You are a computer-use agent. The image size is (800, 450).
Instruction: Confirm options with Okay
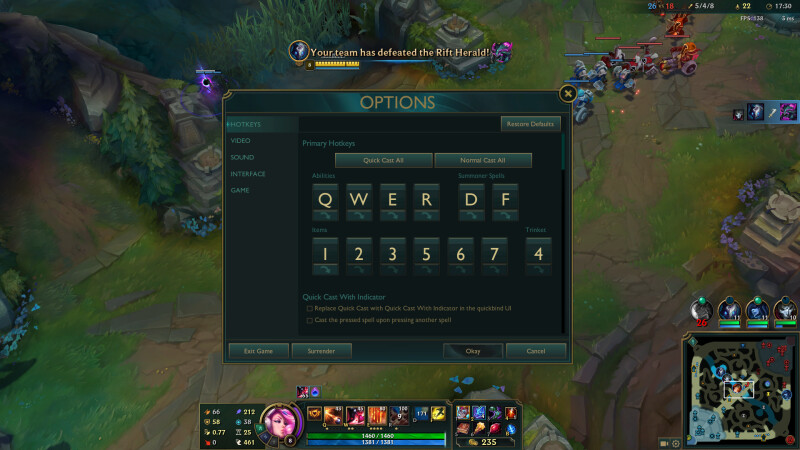tap(473, 351)
